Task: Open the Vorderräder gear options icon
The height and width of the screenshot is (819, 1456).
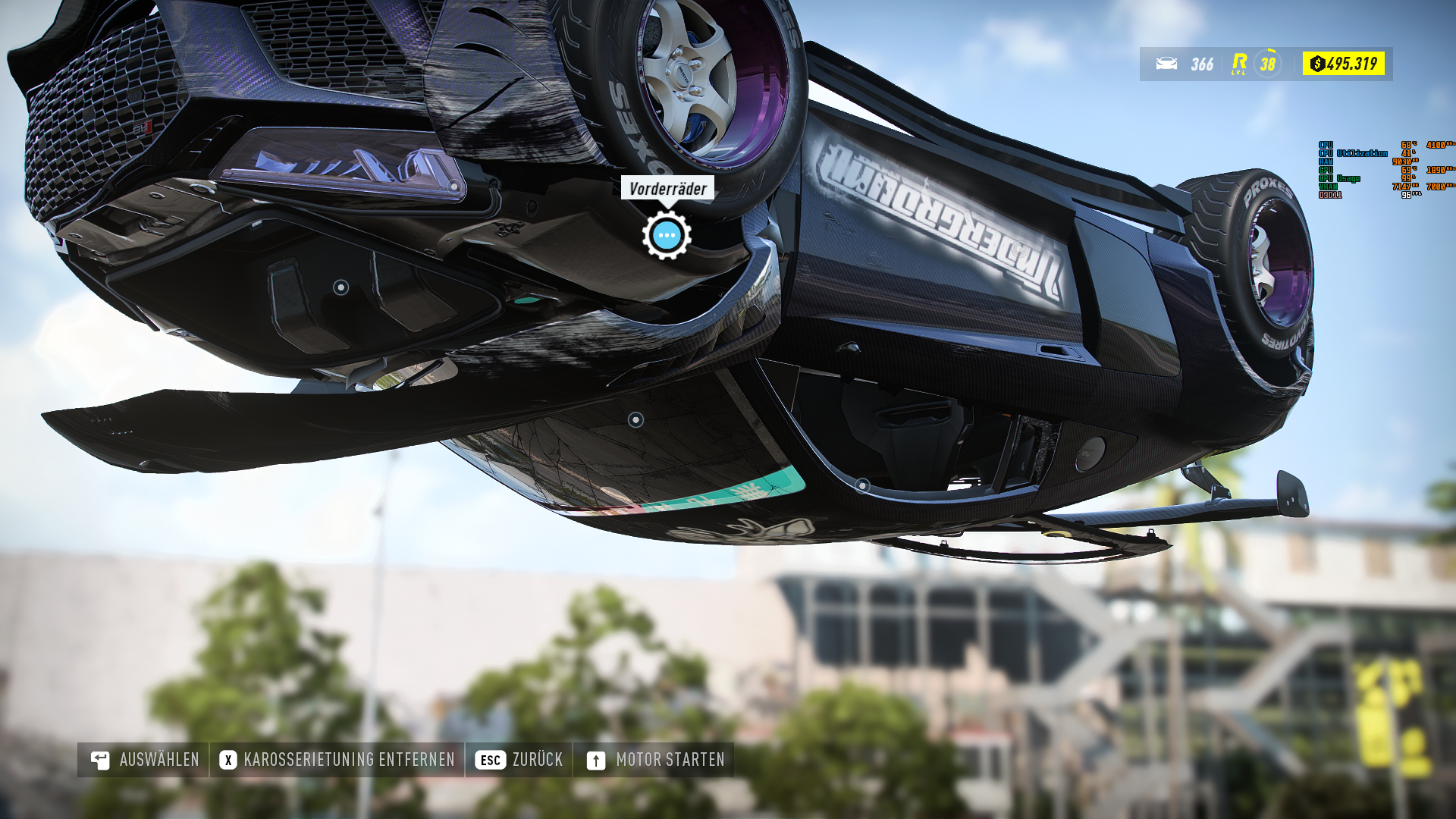Action: click(x=666, y=237)
